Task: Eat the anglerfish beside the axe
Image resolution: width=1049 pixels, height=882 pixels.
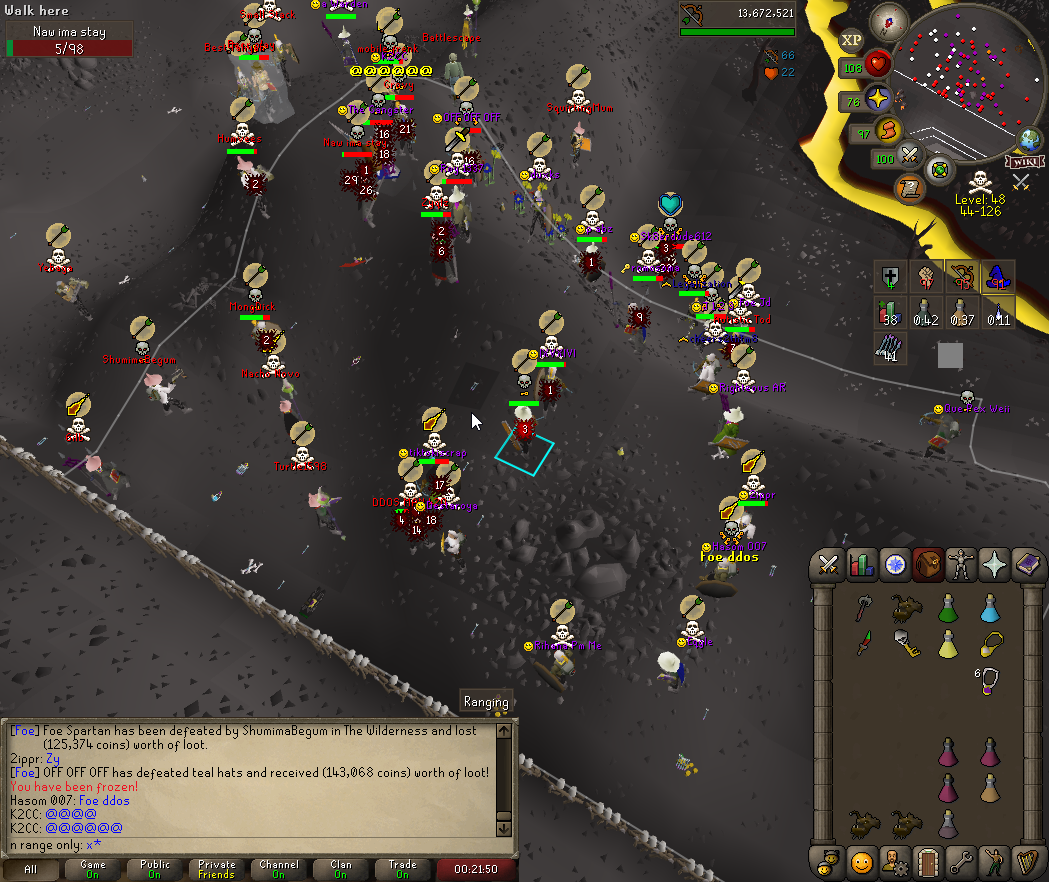Action: pyautogui.click(x=907, y=607)
